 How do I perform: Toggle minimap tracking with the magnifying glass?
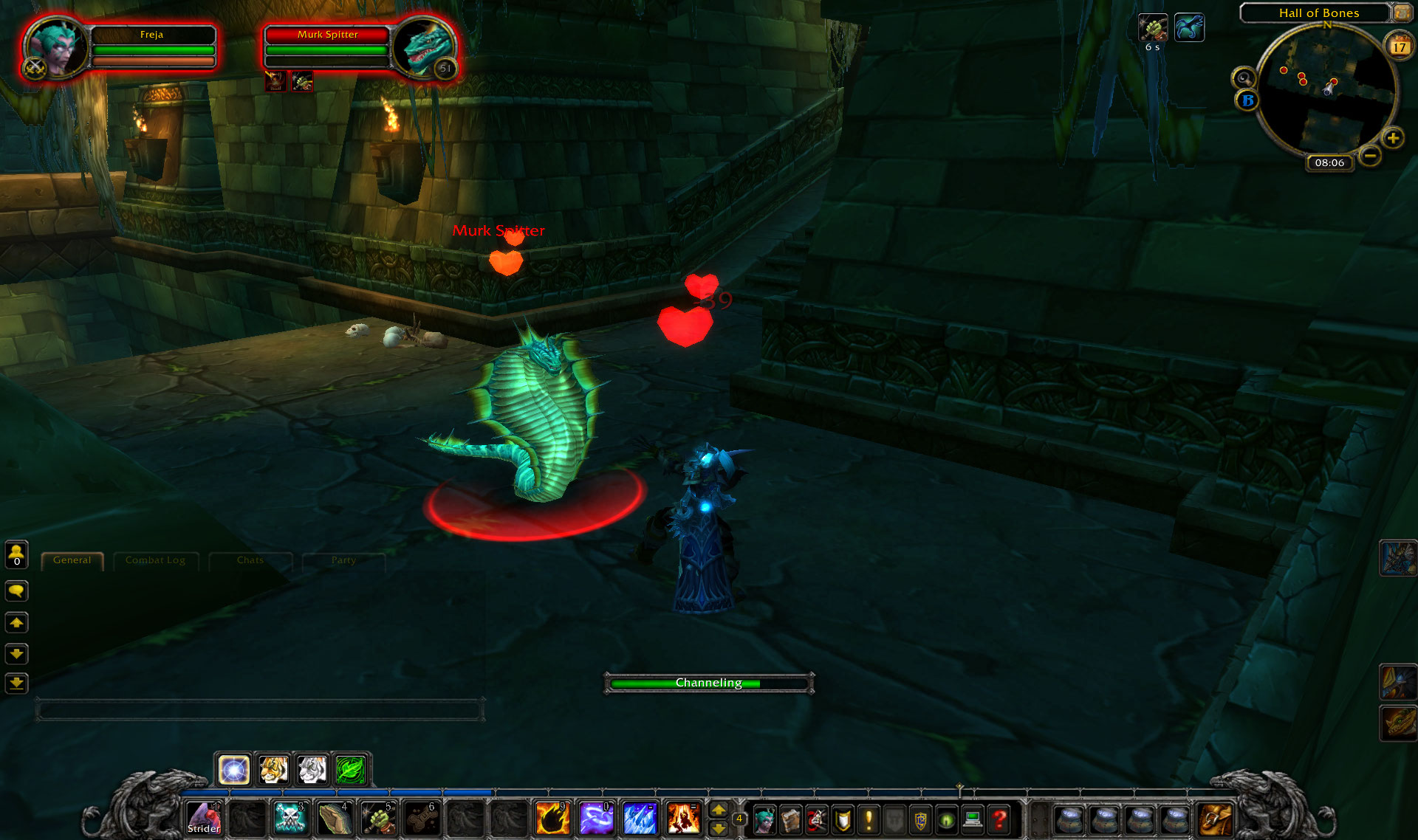[1244, 78]
